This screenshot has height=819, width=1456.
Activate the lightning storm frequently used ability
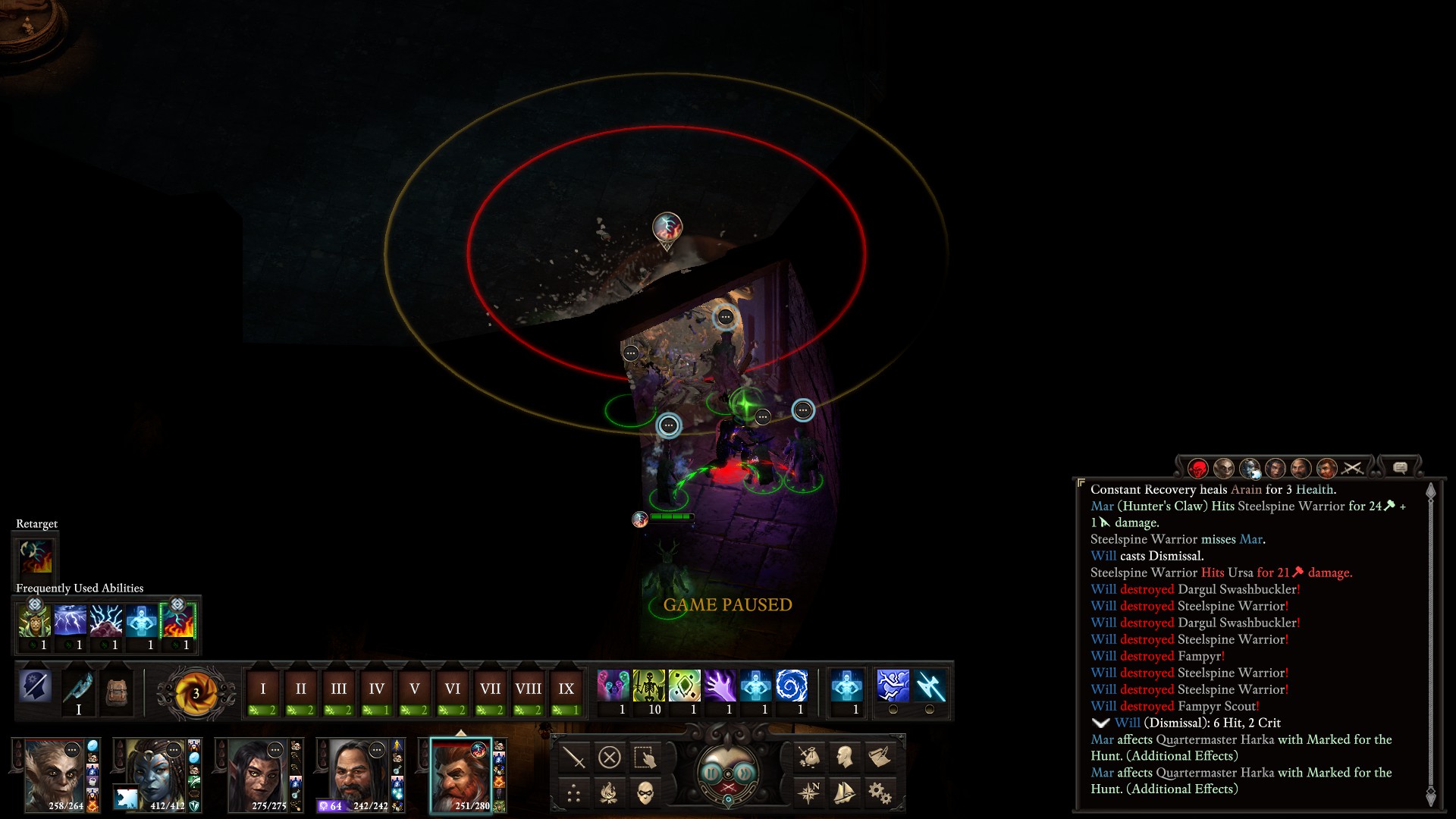70,622
